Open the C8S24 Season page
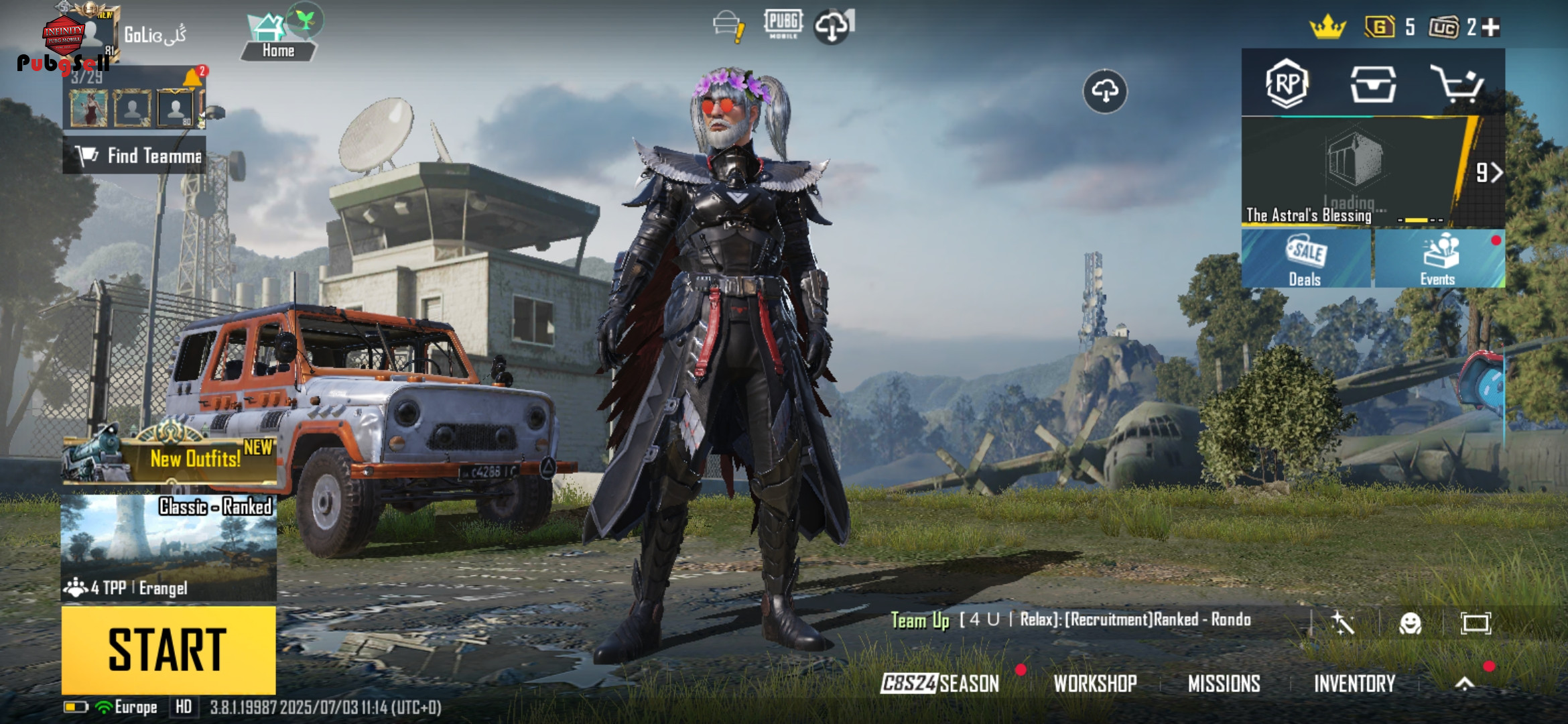1568x724 pixels. [939, 683]
